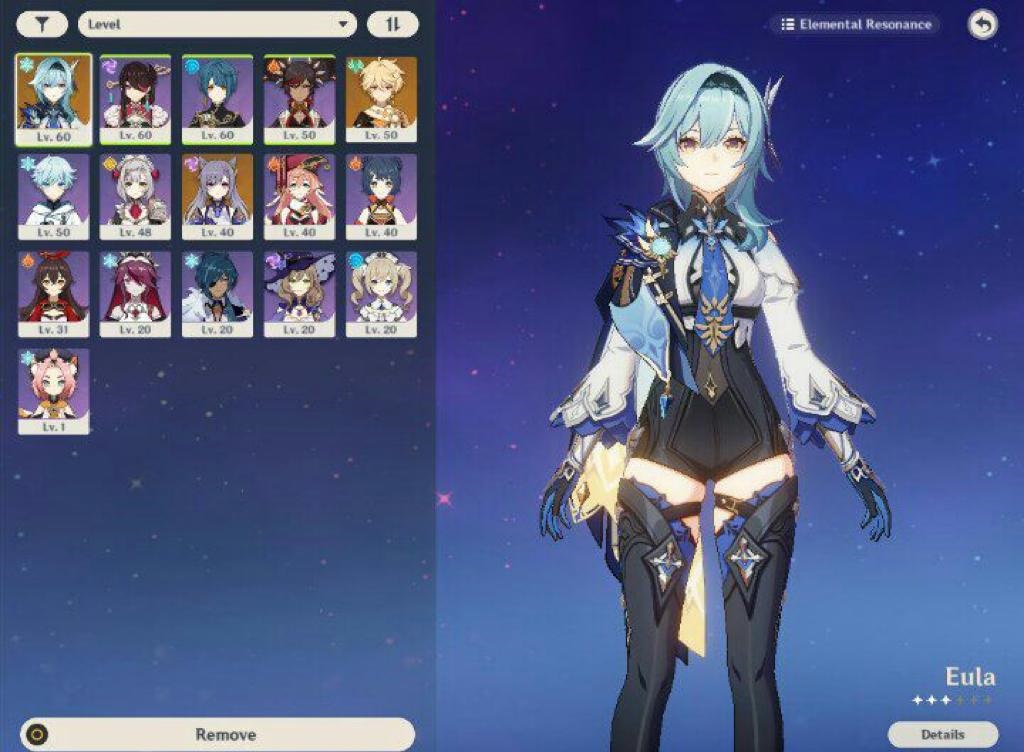Image resolution: width=1024 pixels, height=752 pixels.
Task: Toggle the sort order arrows button
Action: click(x=392, y=24)
